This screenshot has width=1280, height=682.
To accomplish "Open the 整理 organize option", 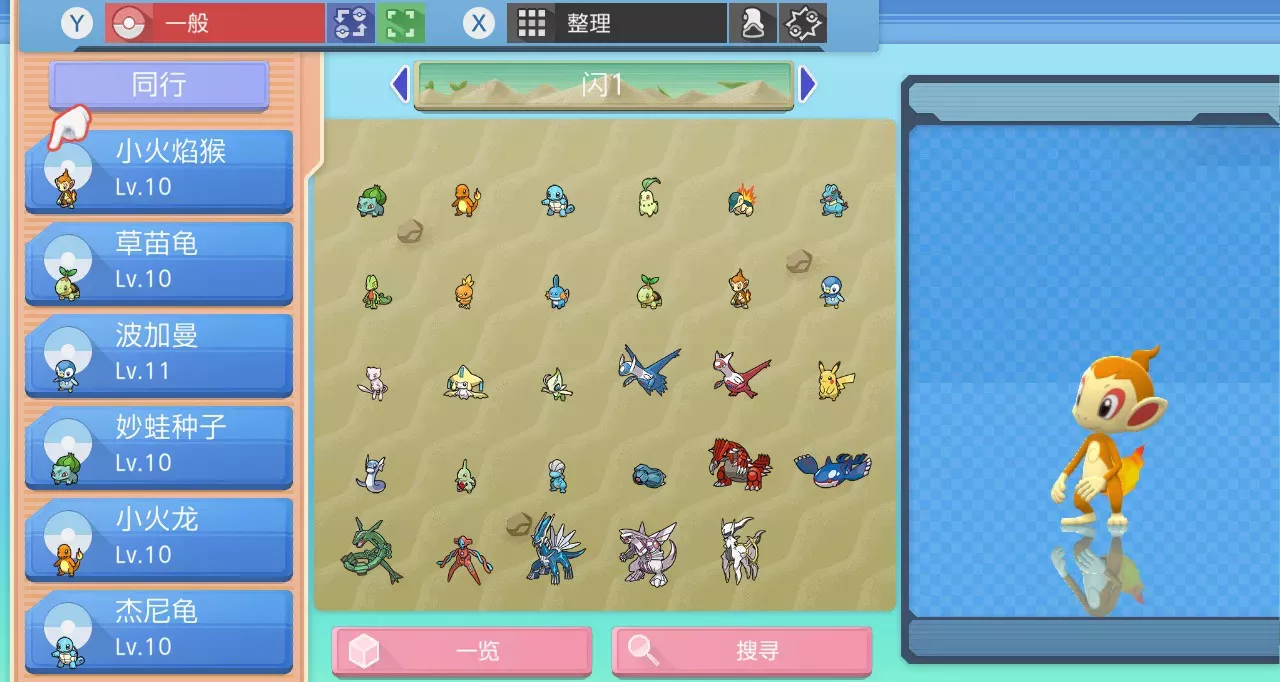I will pos(616,23).
